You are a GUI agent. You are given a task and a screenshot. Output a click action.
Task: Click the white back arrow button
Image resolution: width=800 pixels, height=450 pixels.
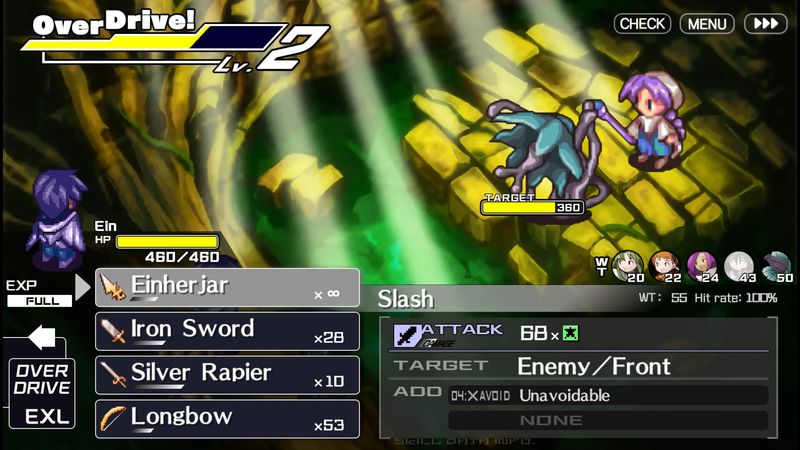click(x=42, y=338)
